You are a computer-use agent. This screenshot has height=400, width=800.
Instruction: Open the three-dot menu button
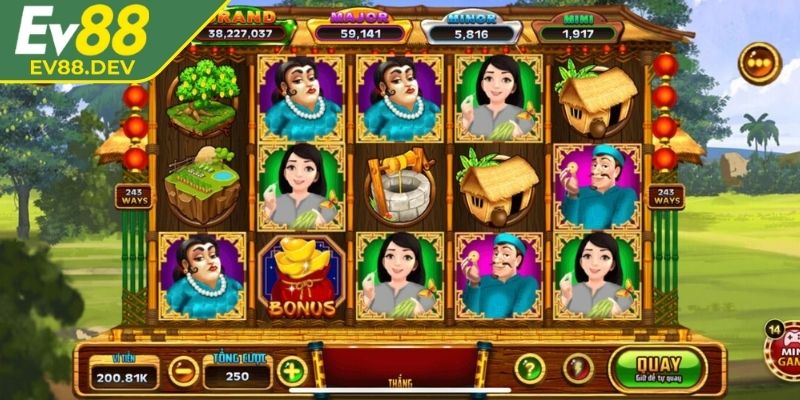pos(759,63)
